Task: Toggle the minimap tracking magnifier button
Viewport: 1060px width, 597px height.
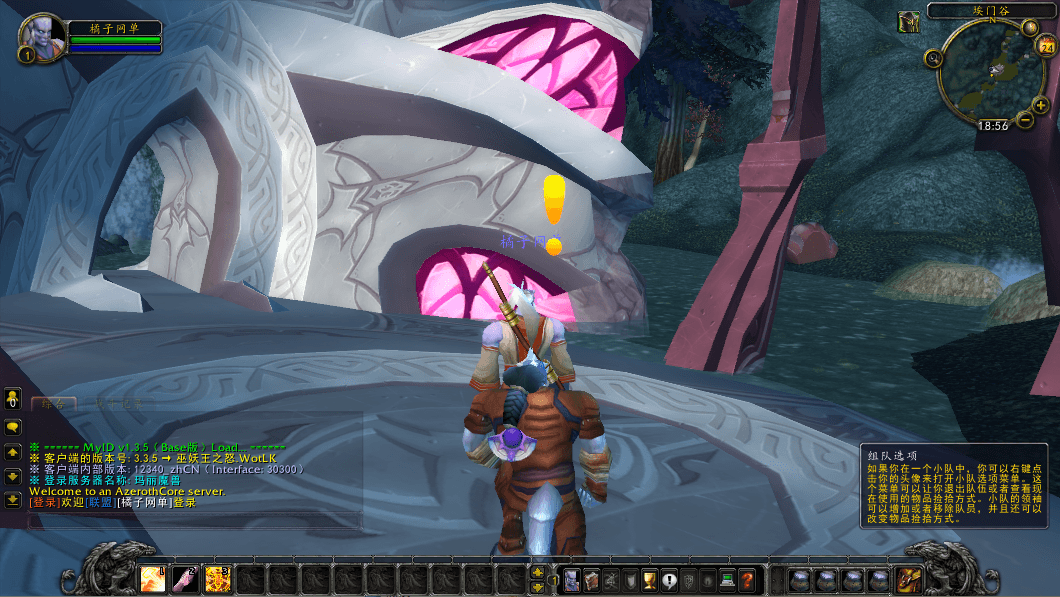Action: (x=934, y=59)
